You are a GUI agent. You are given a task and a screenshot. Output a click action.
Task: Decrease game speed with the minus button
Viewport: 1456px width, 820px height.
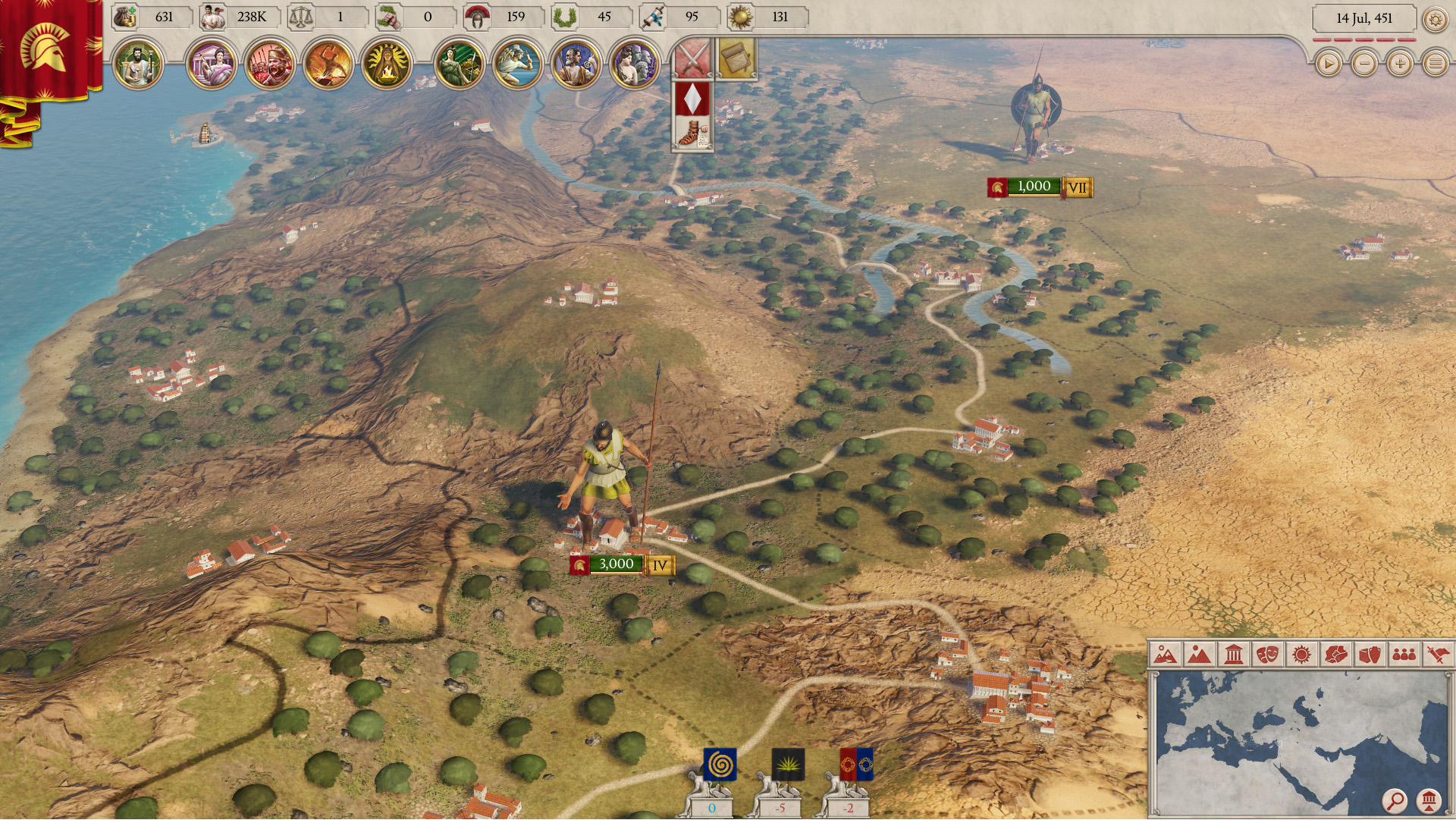1364,64
